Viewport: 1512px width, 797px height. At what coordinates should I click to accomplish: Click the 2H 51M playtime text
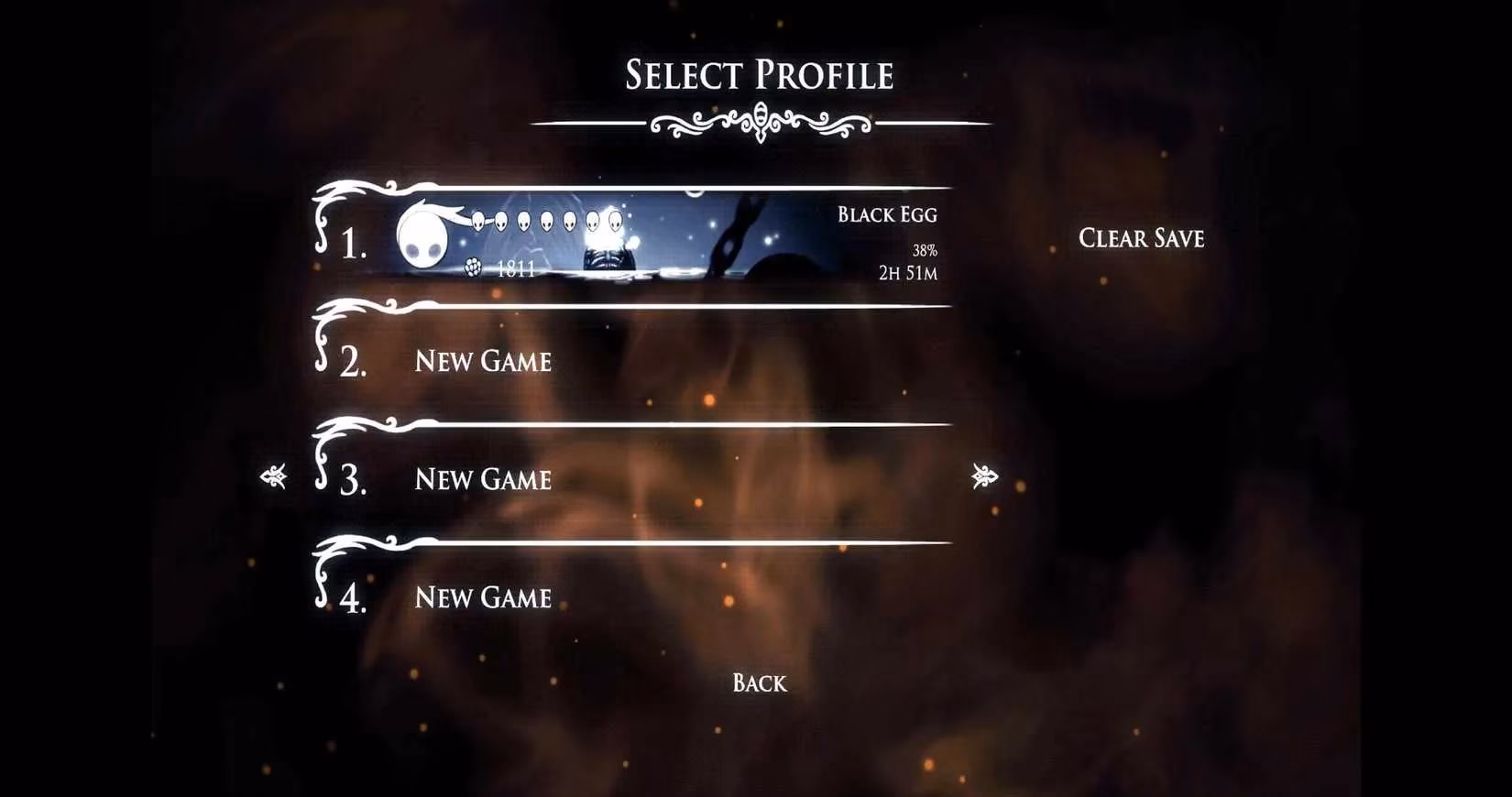pyautogui.click(x=912, y=270)
